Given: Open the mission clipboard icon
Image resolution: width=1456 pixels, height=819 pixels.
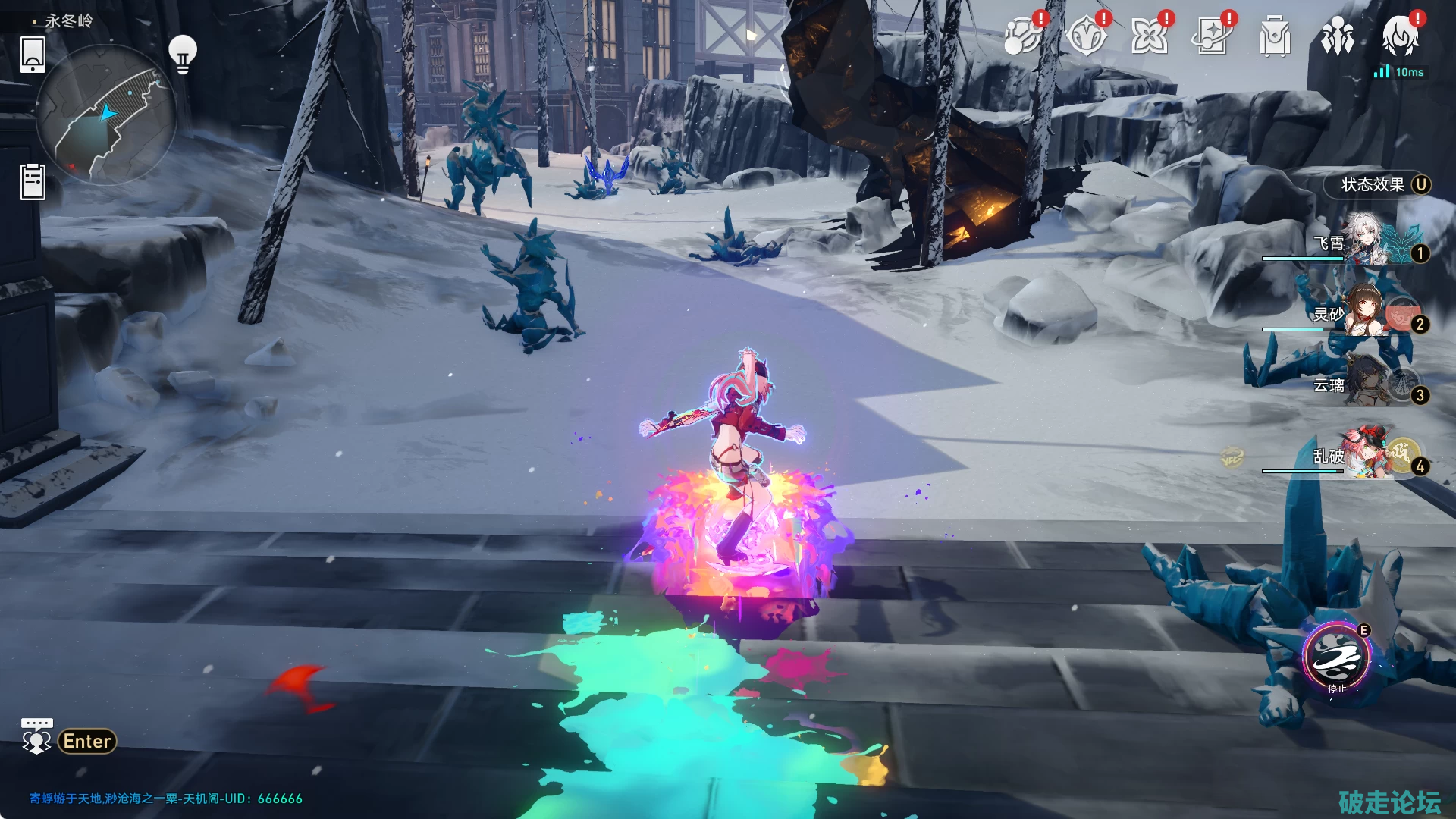Looking at the screenshot, I should (33, 182).
